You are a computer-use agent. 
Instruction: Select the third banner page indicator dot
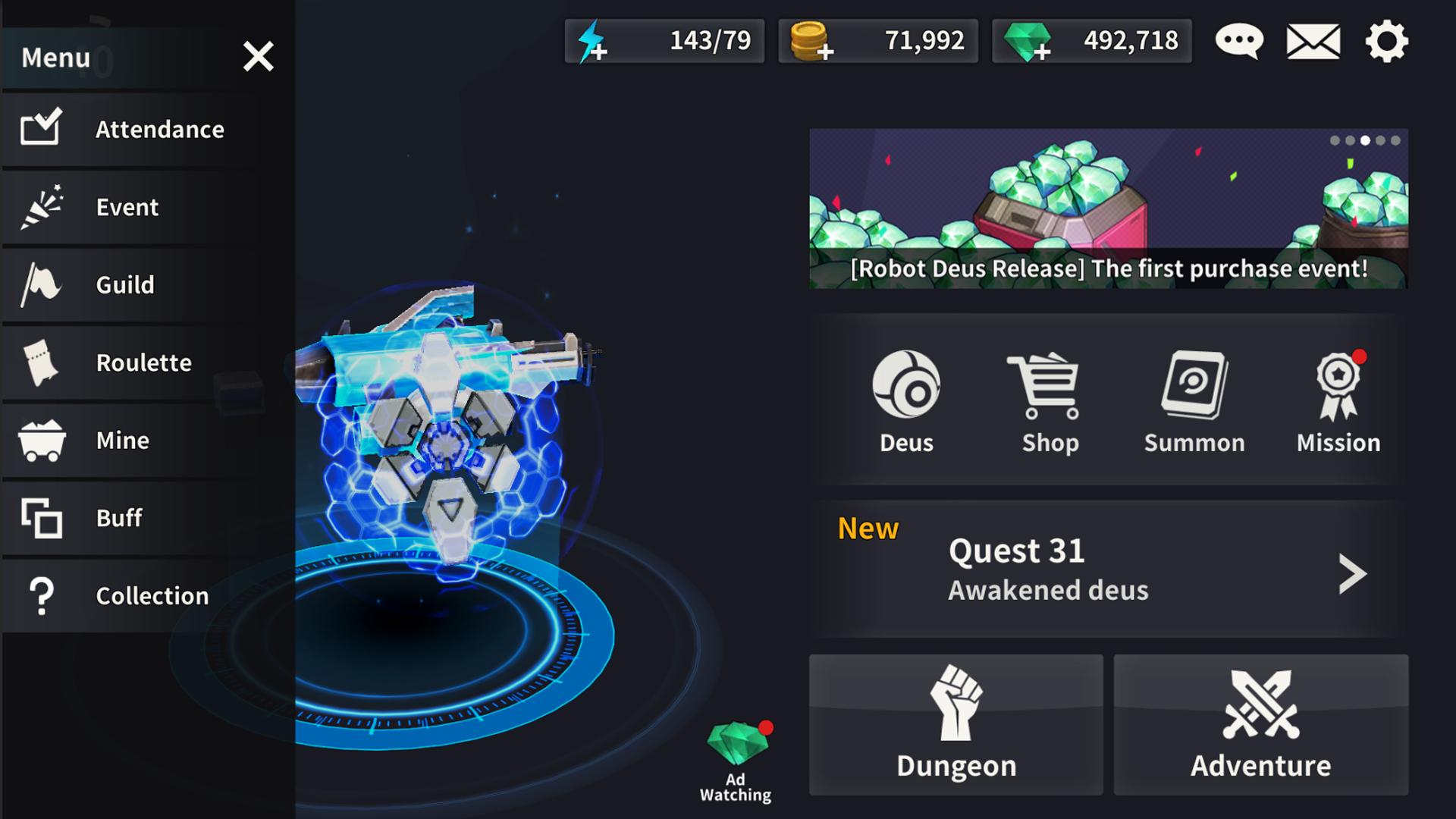pos(1366,140)
